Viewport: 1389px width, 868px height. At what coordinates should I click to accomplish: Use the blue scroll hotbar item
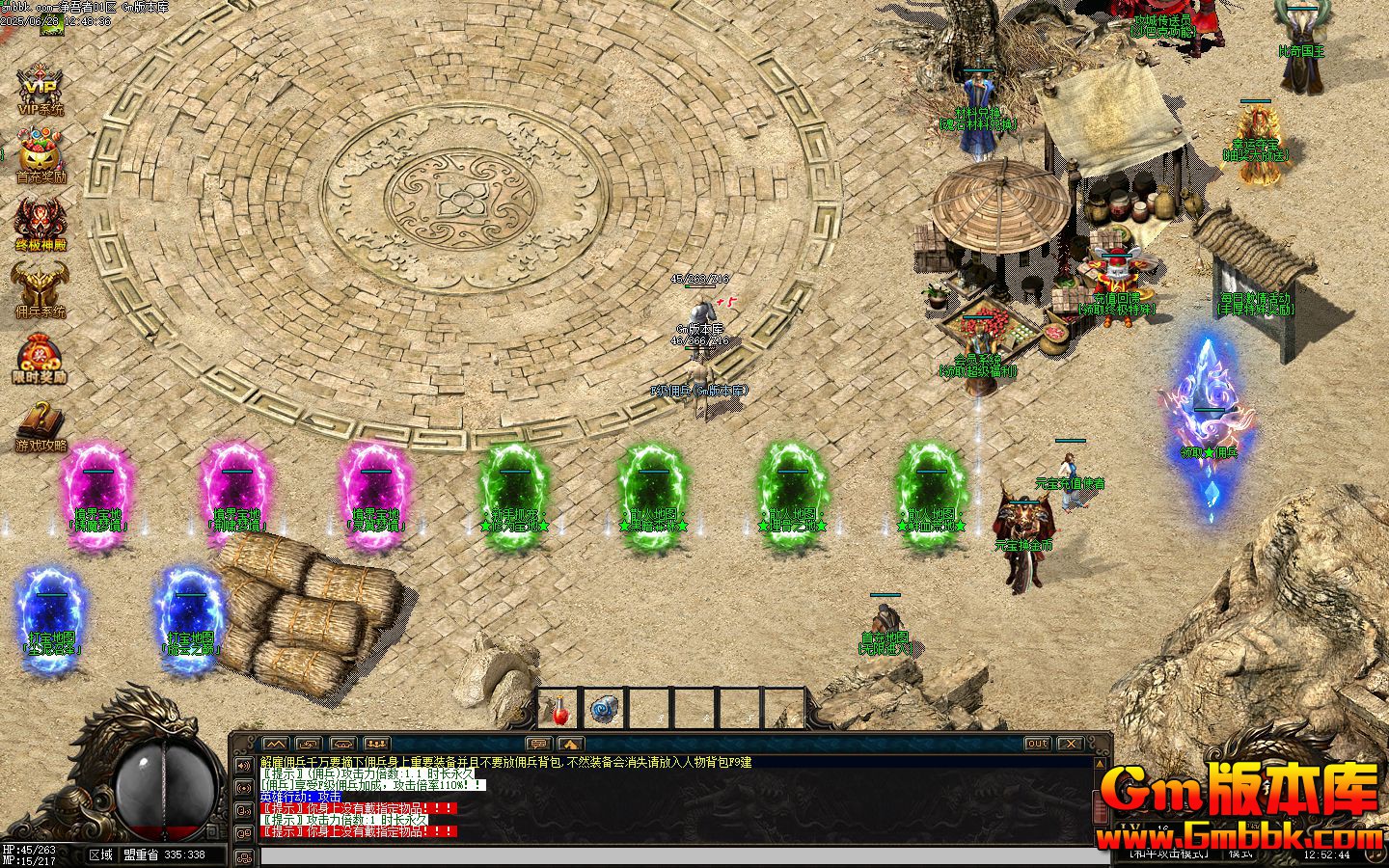[604, 710]
